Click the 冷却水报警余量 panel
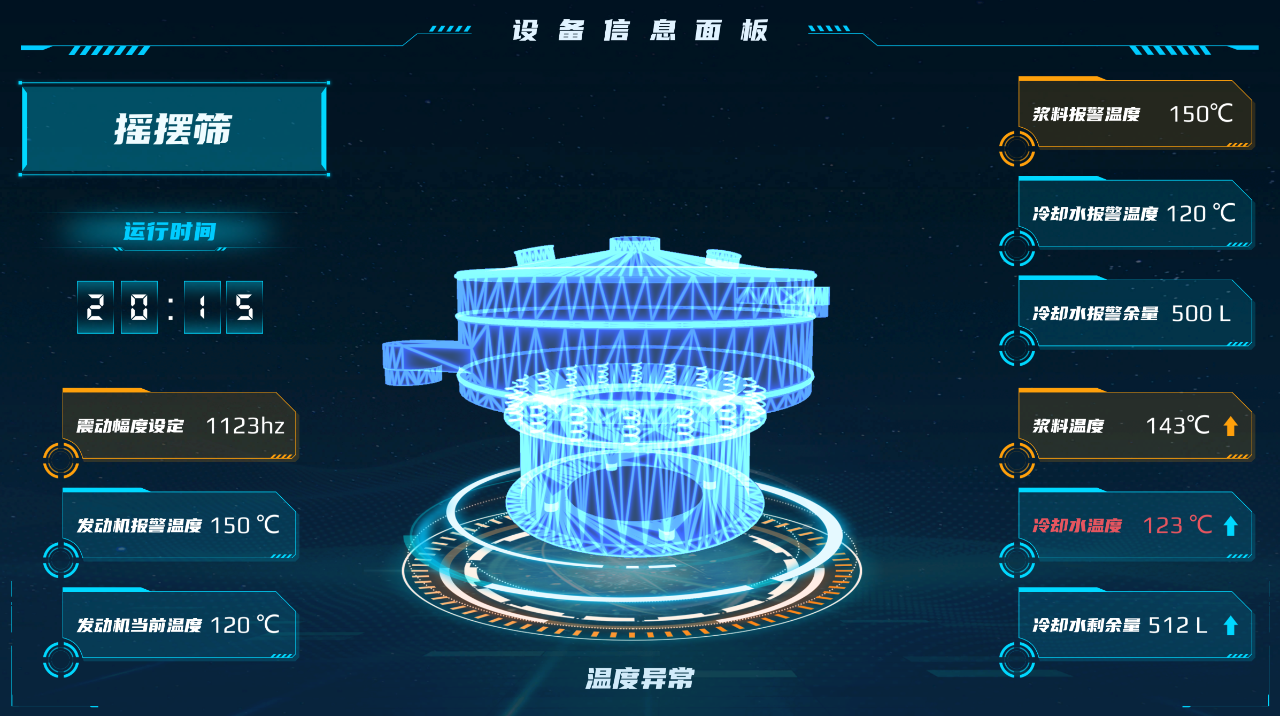Viewport: 1280px width, 716px height. tap(1135, 313)
